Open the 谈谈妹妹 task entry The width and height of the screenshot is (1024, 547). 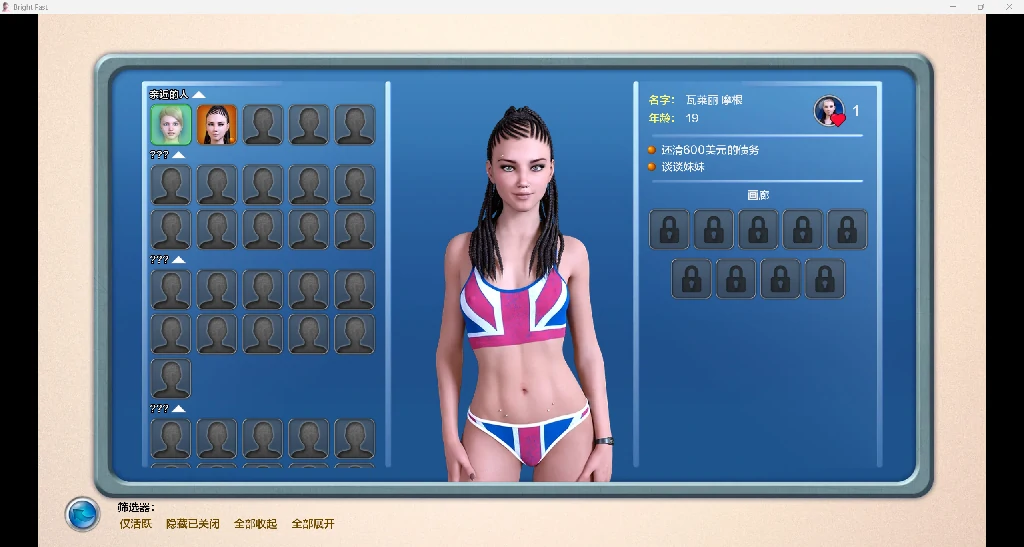(x=683, y=167)
